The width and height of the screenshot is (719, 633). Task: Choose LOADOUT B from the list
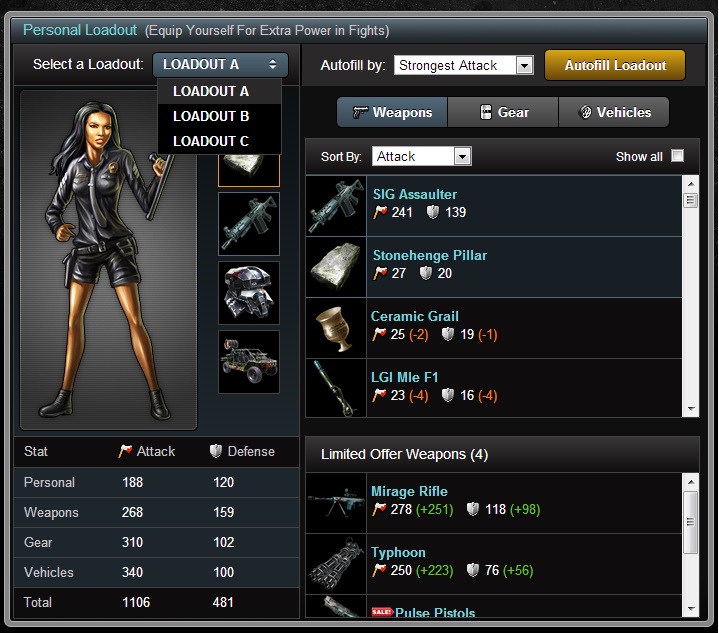(211, 116)
